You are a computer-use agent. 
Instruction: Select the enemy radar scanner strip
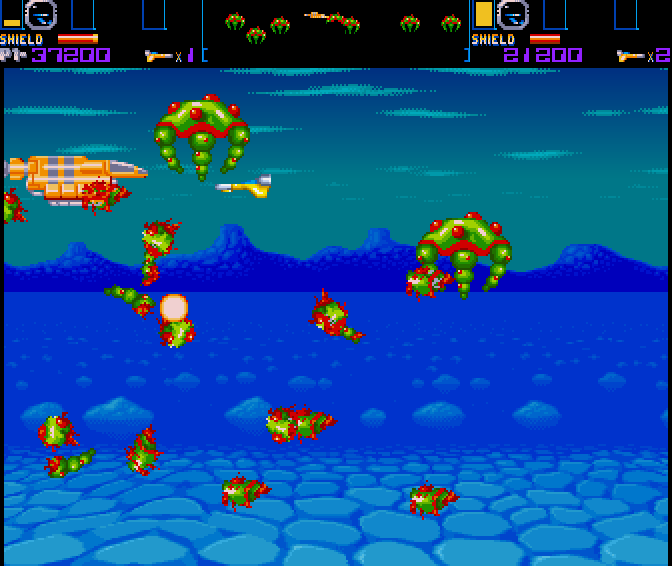tap(336, 22)
